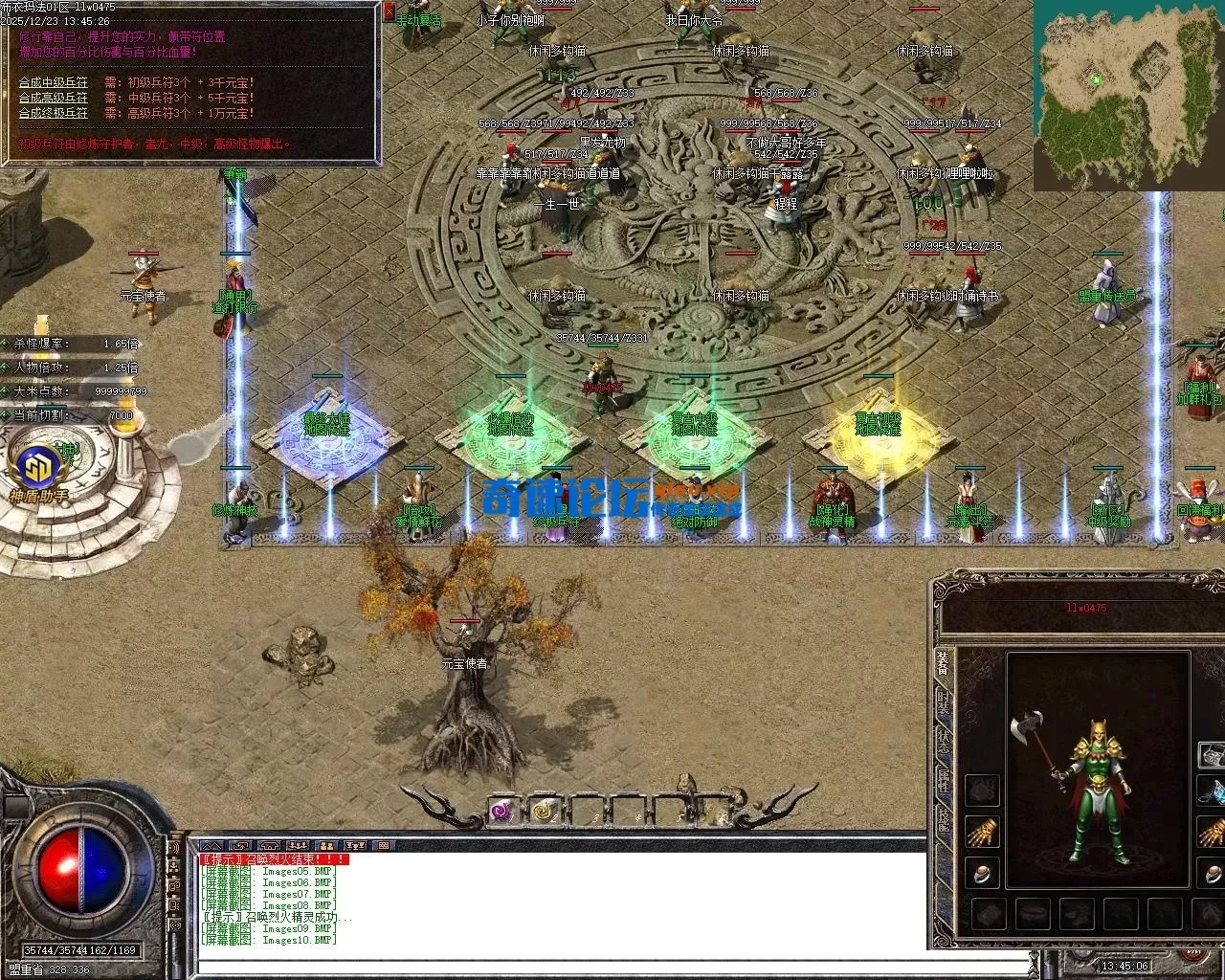Click the 当前切割 stat row
Screen dimensions: 1225x980
coord(72,415)
